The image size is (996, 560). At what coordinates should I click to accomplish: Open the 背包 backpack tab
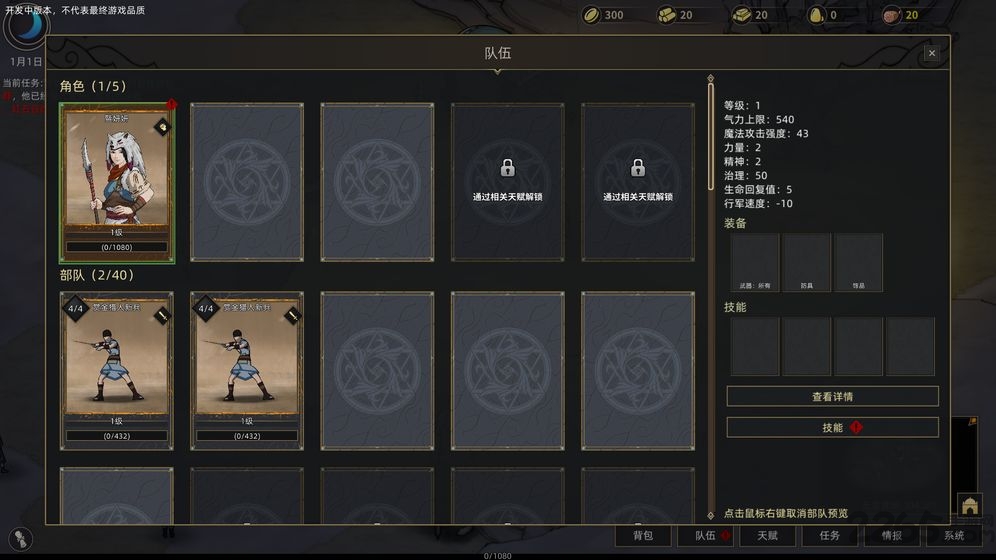643,536
